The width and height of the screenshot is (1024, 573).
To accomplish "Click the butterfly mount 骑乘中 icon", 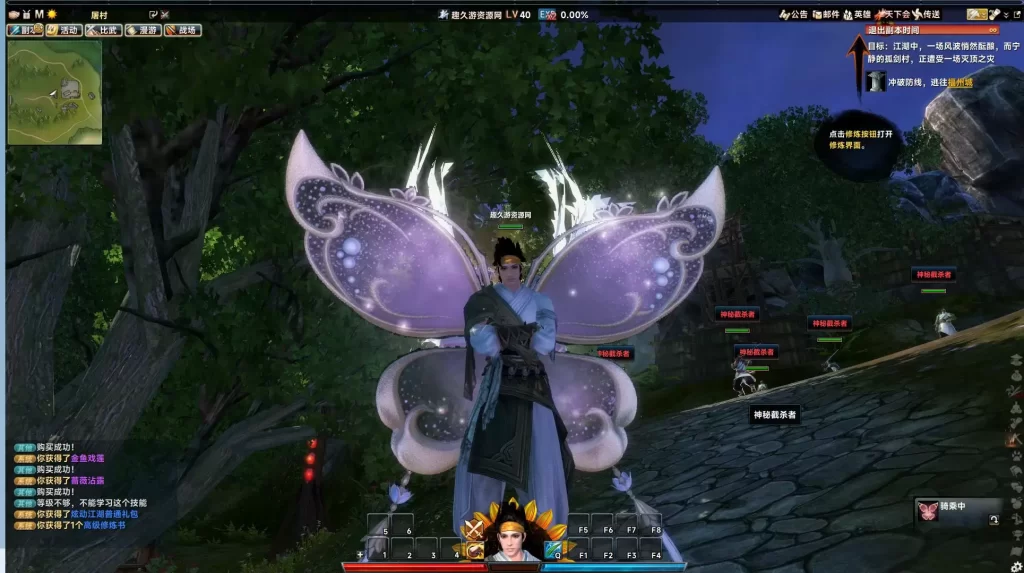I will click(x=927, y=512).
